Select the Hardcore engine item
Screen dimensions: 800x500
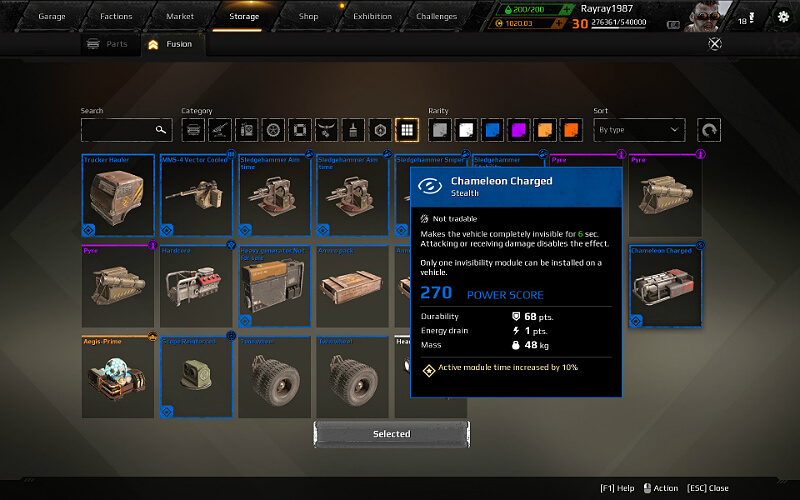point(197,286)
